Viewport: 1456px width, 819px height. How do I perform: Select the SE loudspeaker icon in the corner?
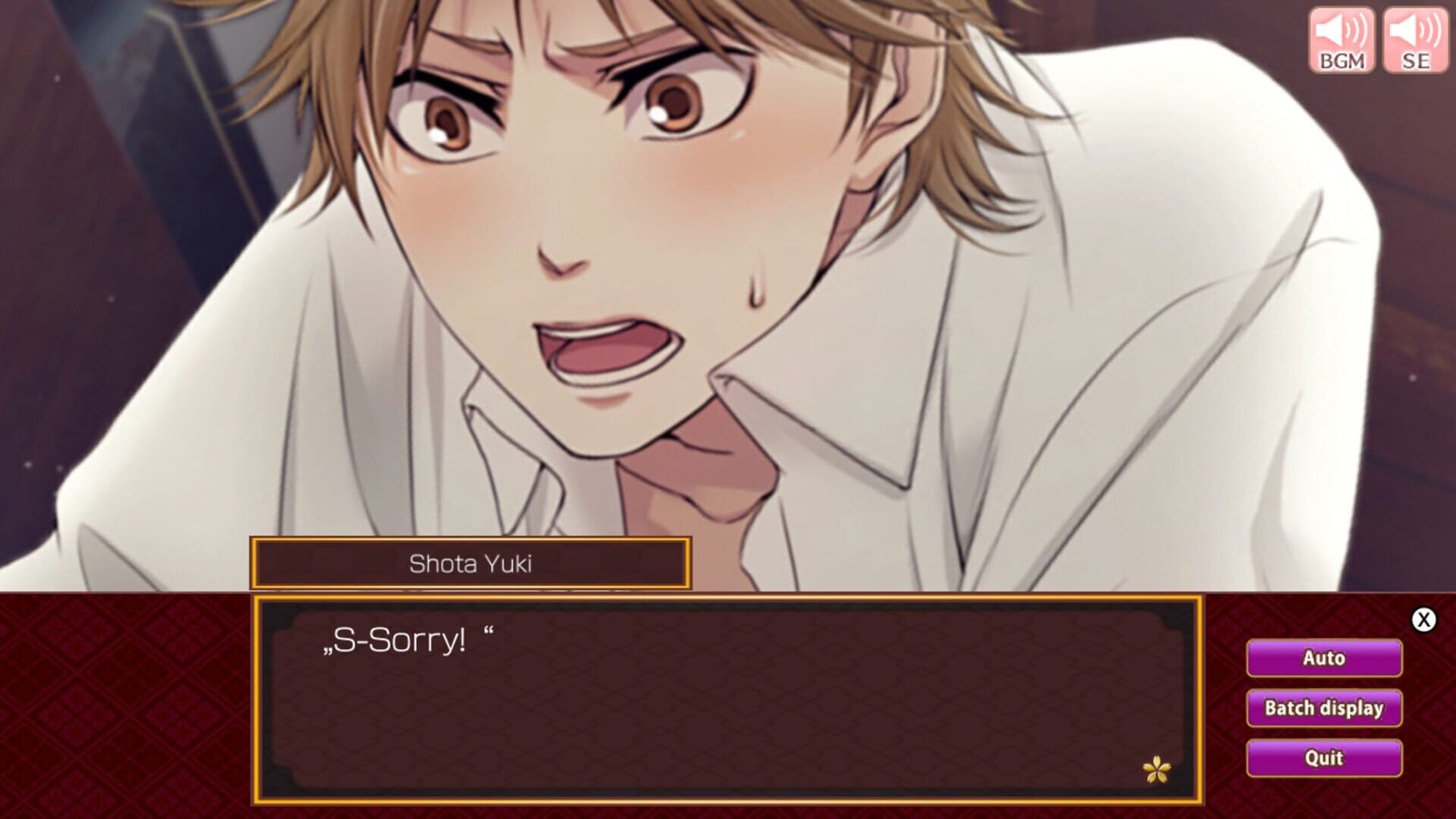[x=1415, y=36]
